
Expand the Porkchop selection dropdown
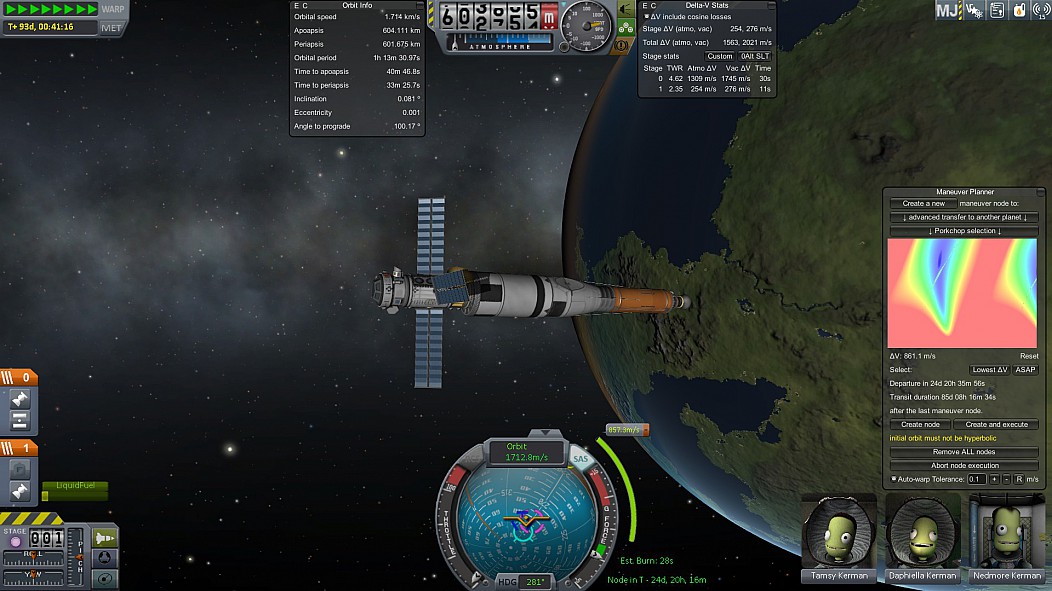tap(964, 231)
